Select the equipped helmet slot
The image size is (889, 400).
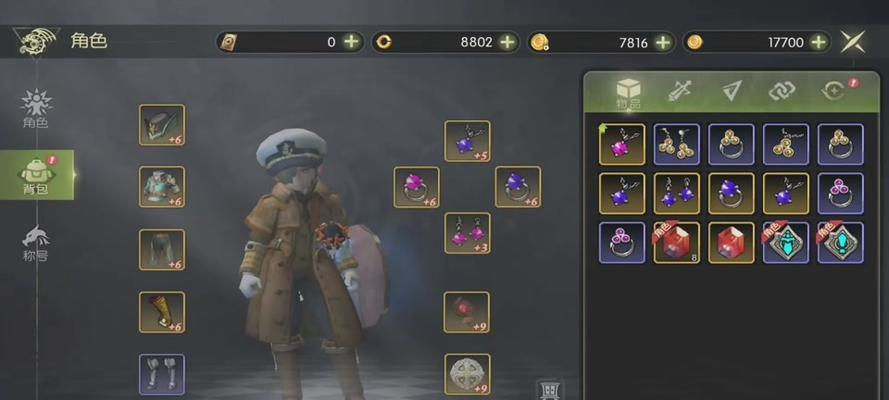[x=161, y=125]
